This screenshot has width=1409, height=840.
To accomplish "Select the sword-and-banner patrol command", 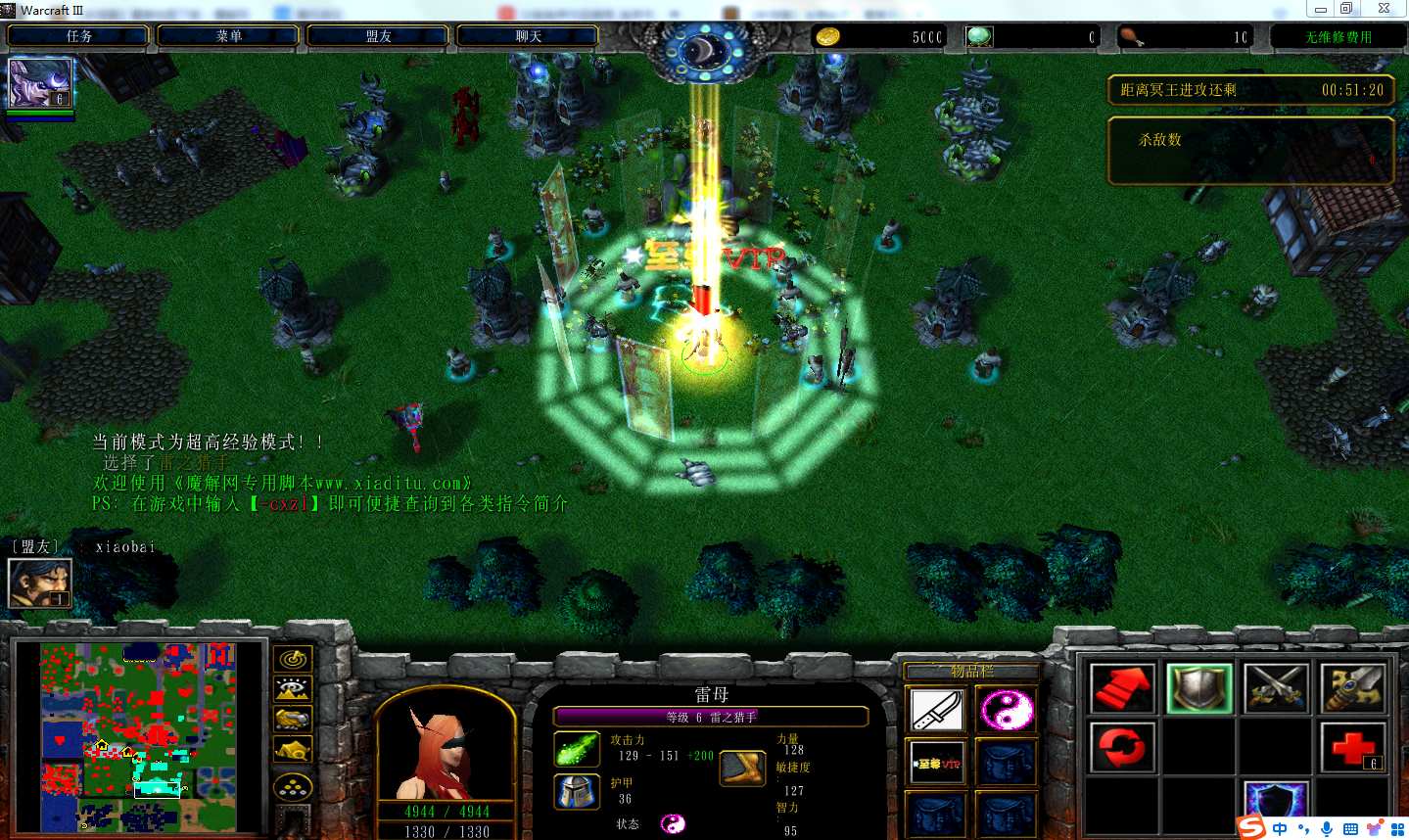I will pos(1352,688).
